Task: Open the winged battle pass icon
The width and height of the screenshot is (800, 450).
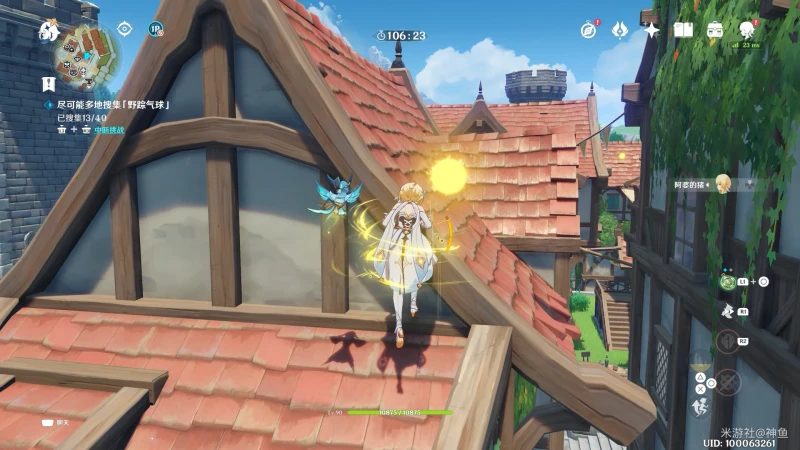Action: point(619,30)
